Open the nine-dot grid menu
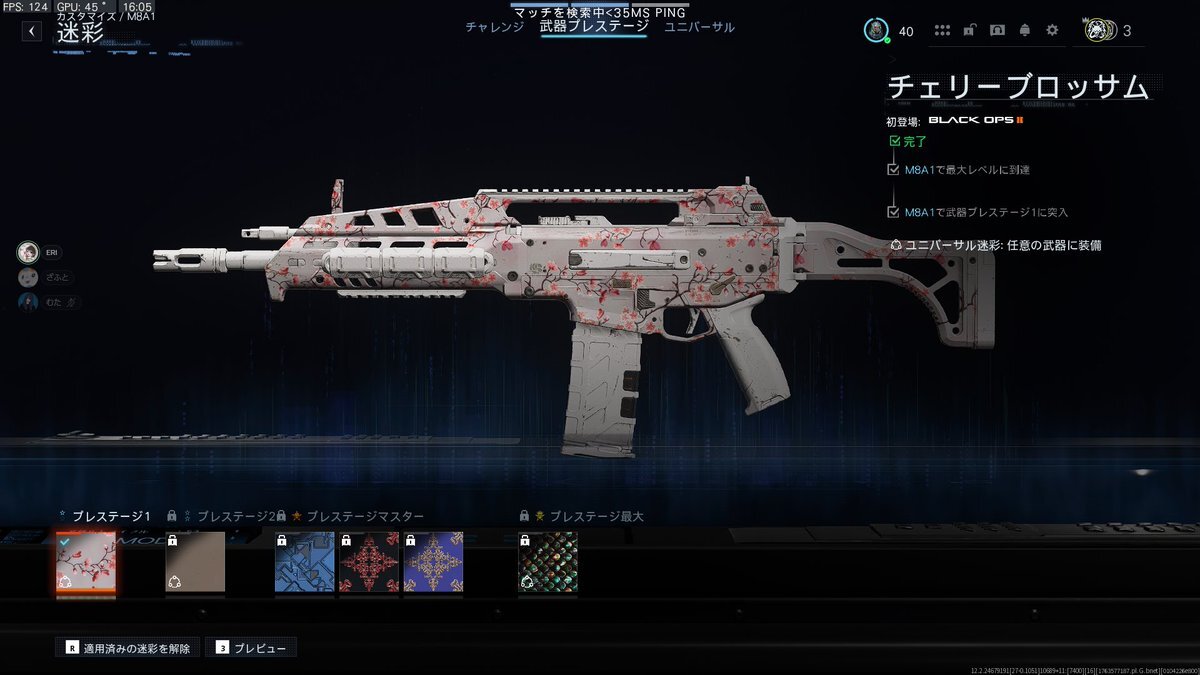The image size is (1200, 675). [941, 30]
